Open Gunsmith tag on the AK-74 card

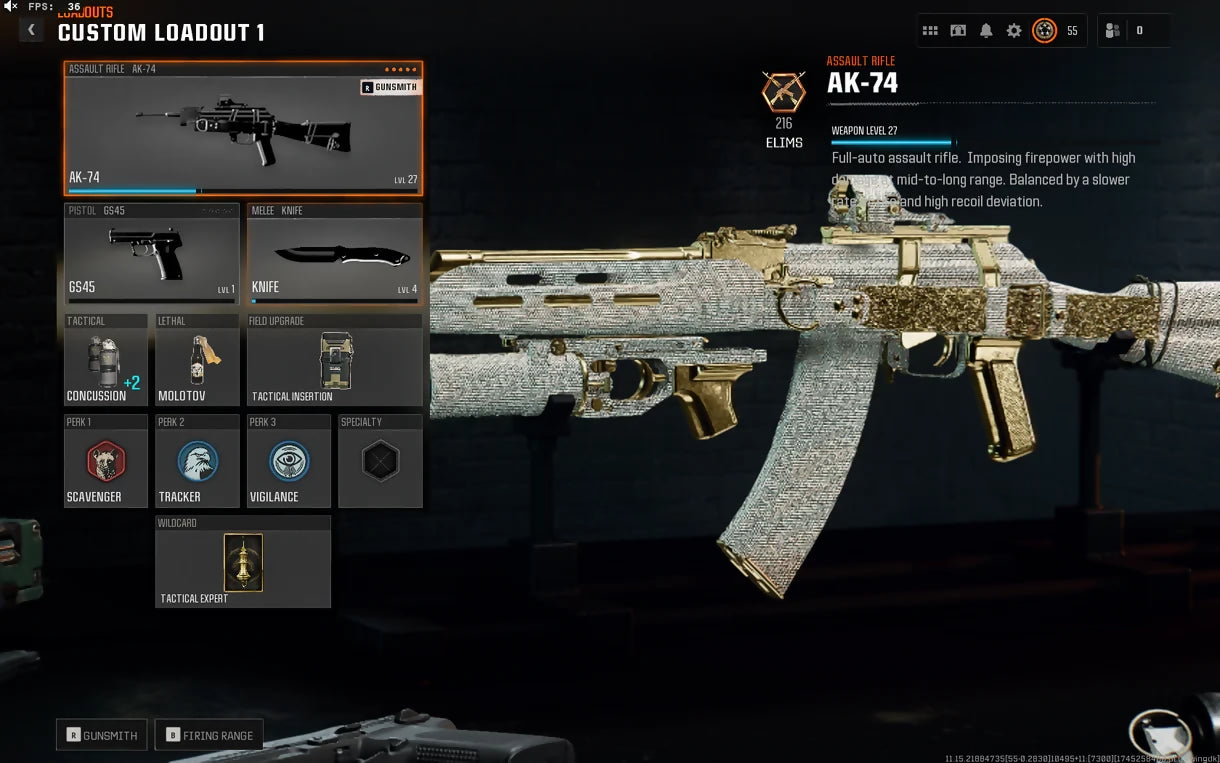click(390, 87)
